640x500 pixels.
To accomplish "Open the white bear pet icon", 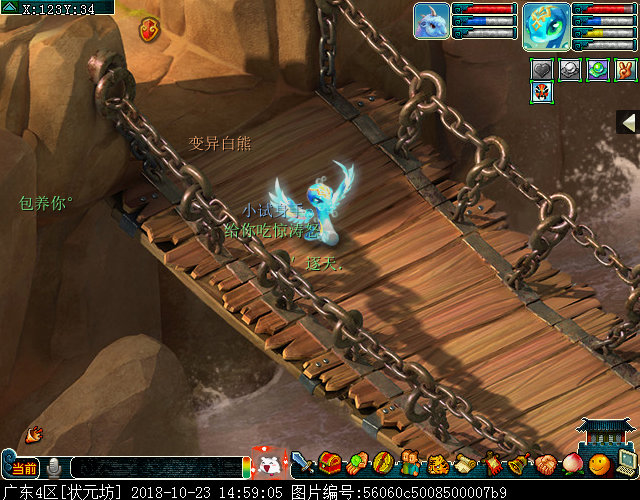I will point(268,464).
